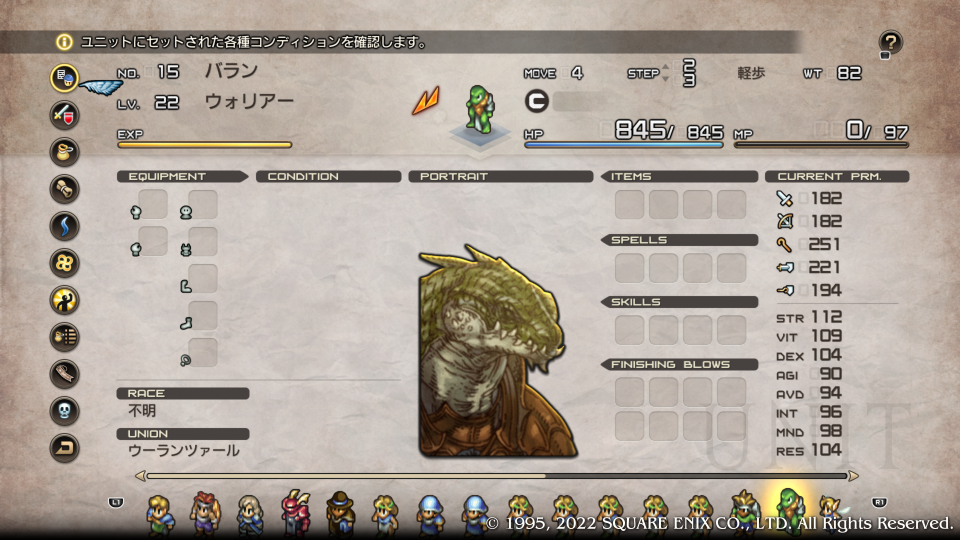
Task: Open the question mark help button
Action: tap(890, 43)
